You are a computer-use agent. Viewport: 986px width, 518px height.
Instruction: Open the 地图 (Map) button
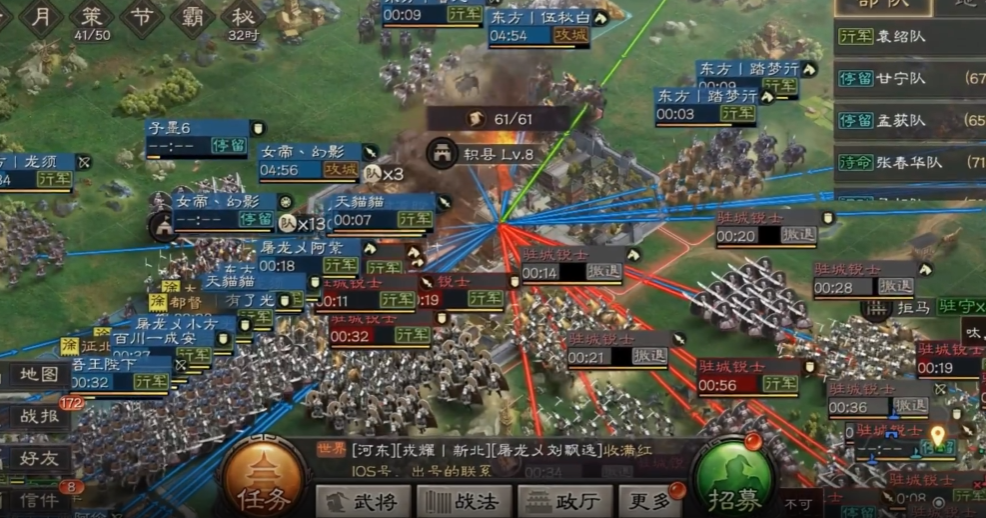(39, 375)
